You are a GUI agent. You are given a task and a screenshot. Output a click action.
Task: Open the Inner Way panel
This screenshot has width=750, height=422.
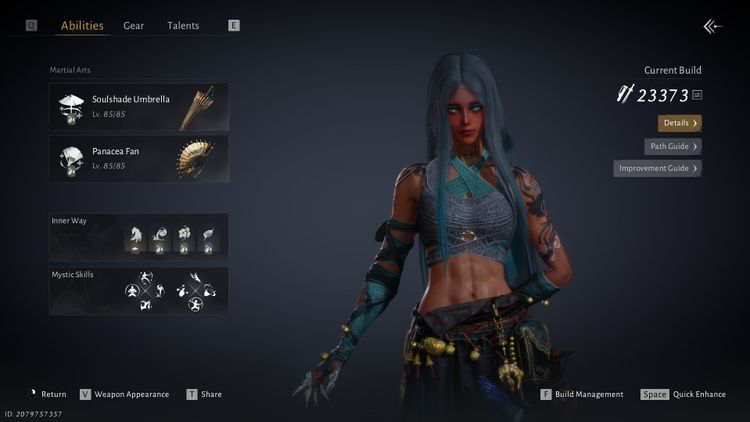(x=139, y=236)
